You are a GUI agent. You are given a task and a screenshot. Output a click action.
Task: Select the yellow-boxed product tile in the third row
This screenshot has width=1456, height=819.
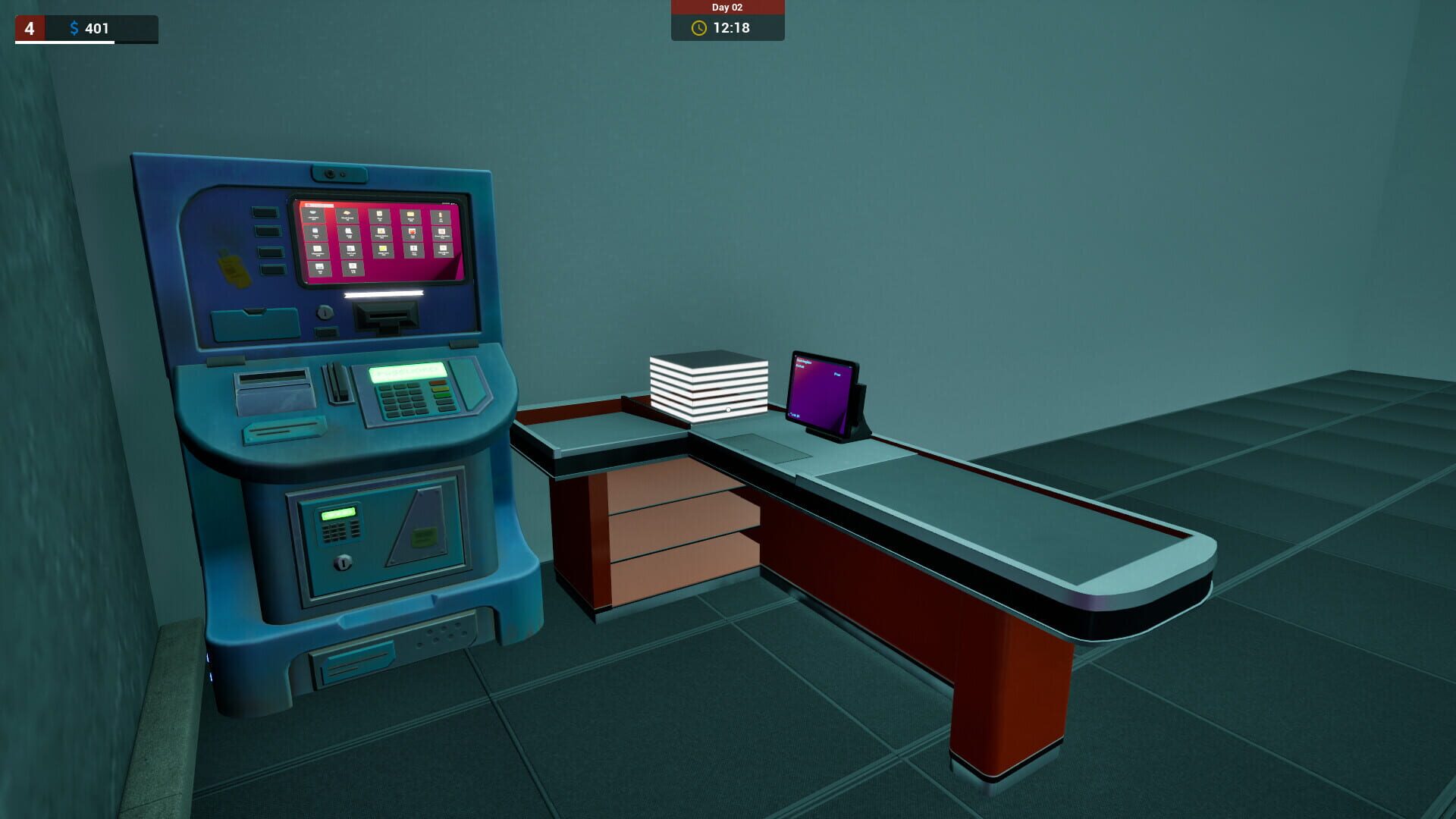[x=383, y=249]
